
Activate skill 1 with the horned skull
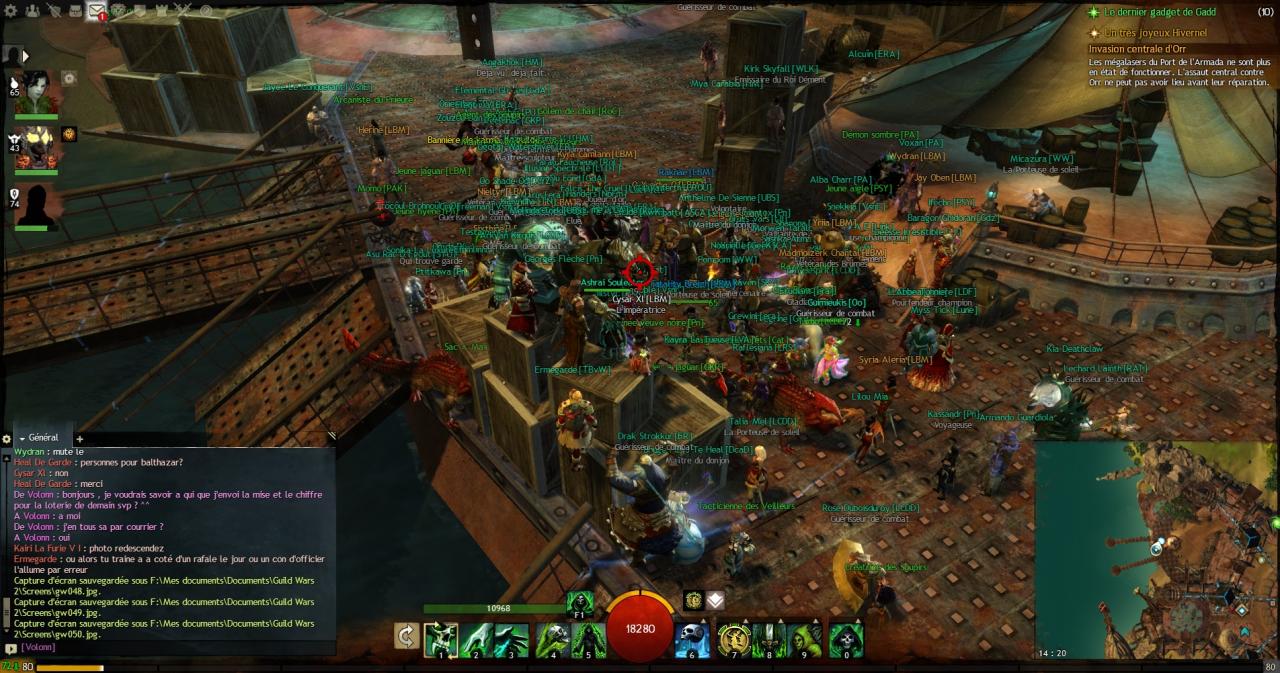pyautogui.click(x=441, y=640)
